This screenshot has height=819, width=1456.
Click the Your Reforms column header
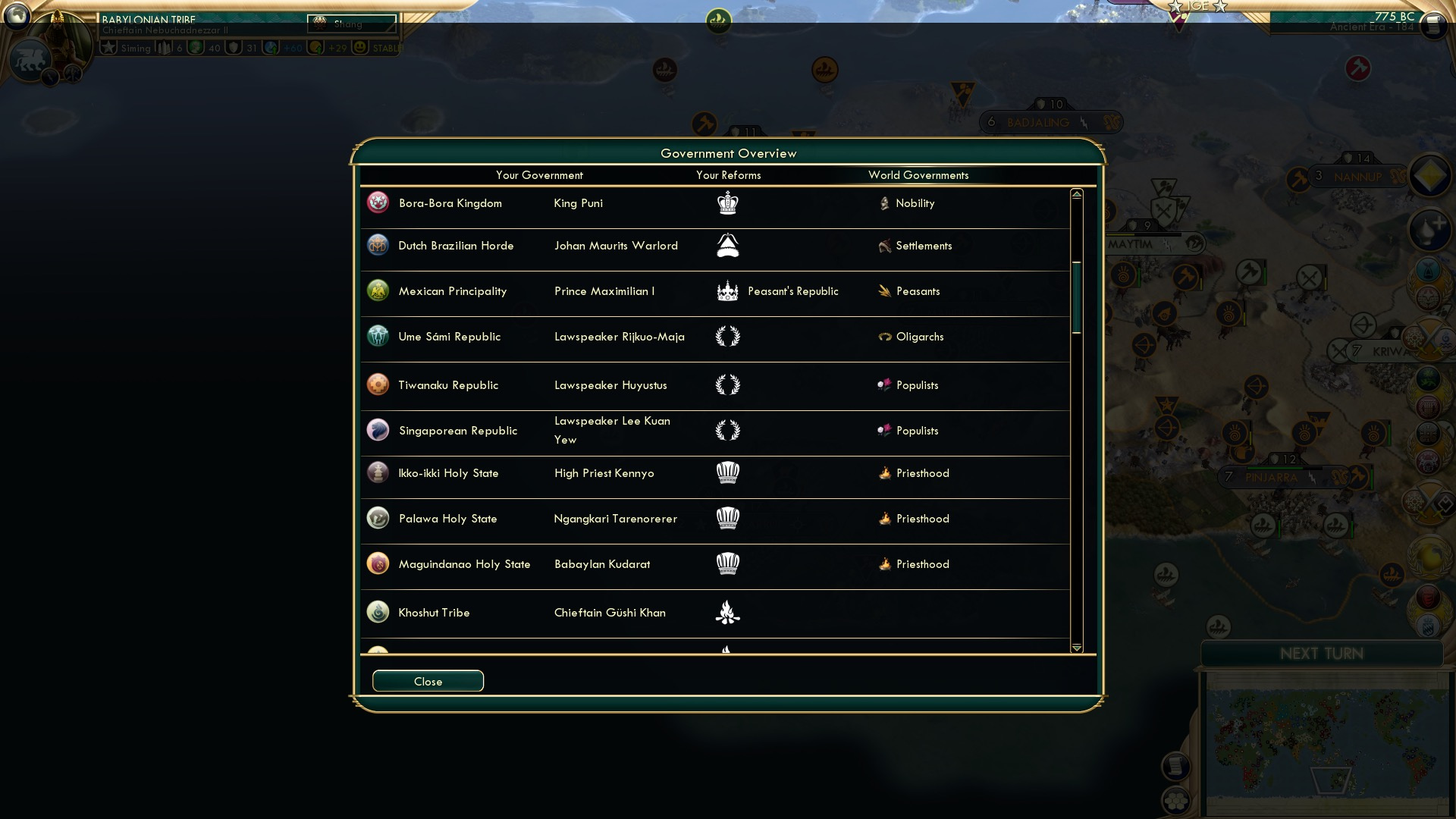click(x=728, y=175)
